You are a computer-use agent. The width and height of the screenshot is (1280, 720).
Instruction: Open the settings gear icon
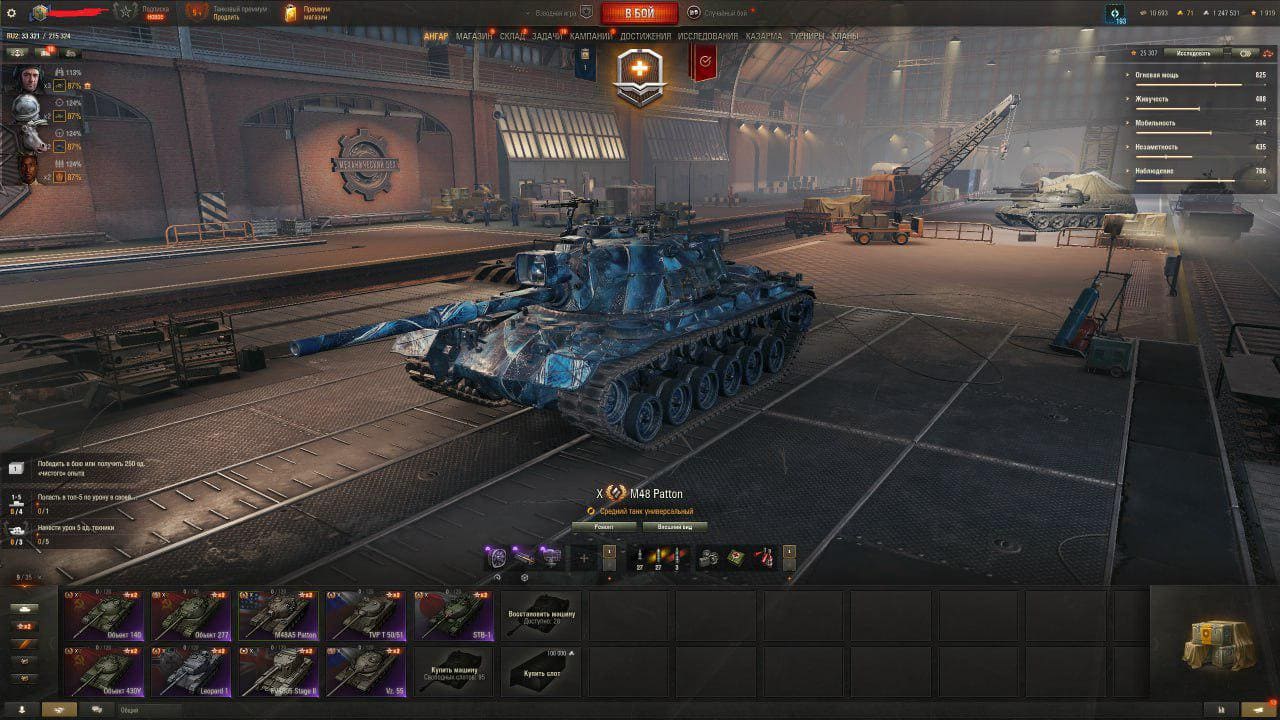(11, 13)
